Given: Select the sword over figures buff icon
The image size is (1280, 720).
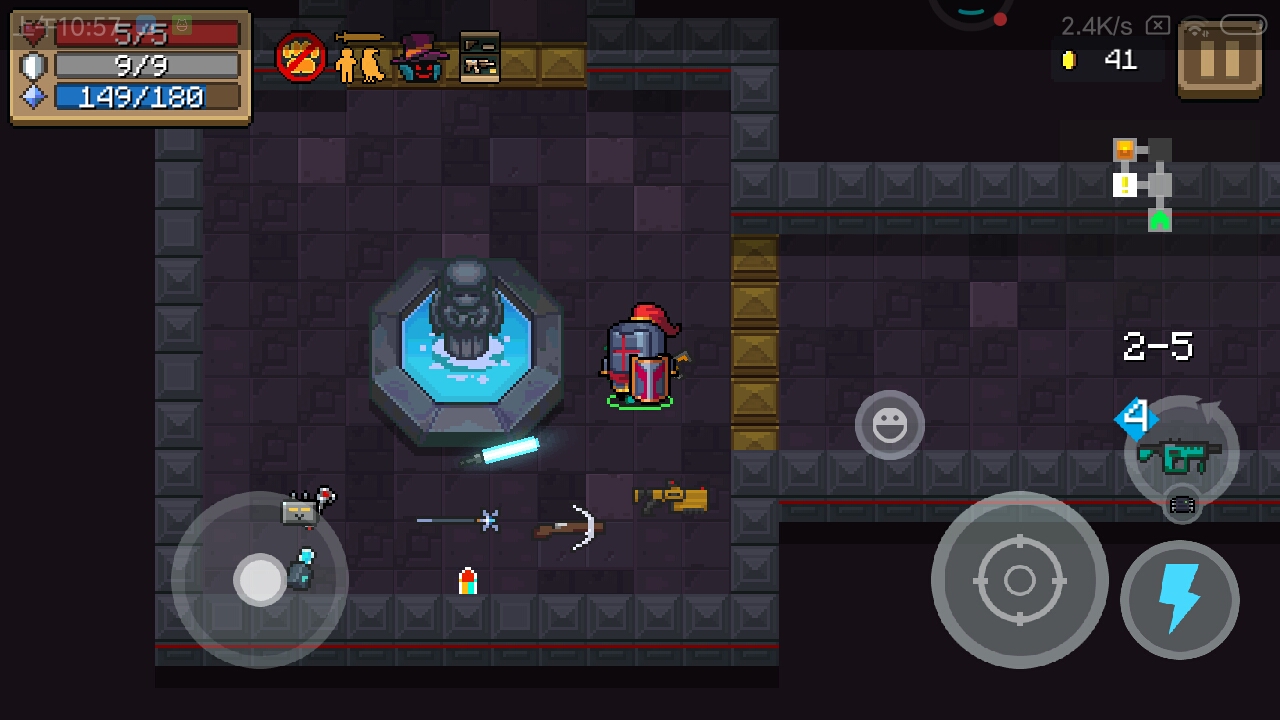Looking at the screenshot, I should (359, 57).
